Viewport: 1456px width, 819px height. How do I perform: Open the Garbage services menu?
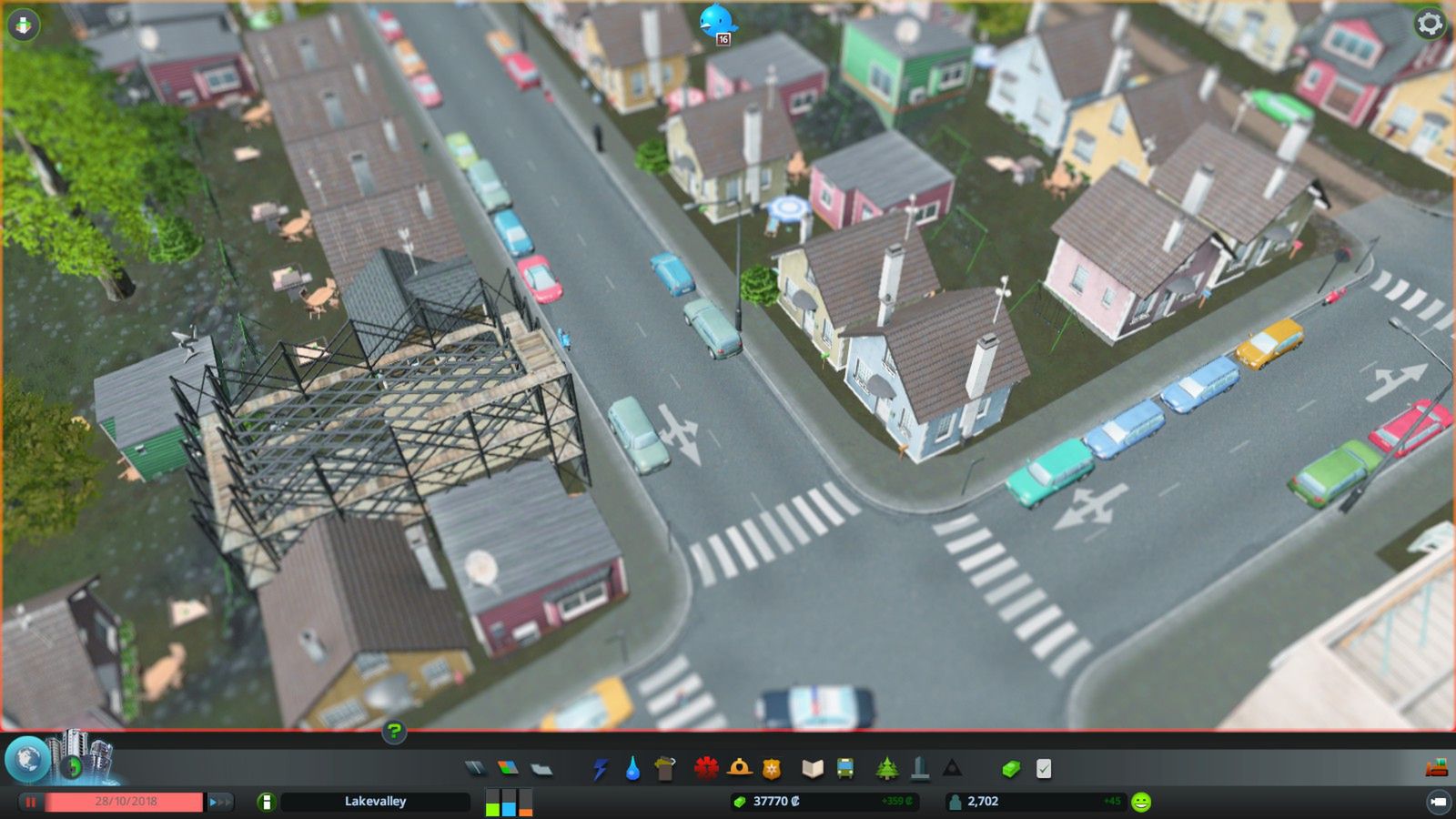665,769
